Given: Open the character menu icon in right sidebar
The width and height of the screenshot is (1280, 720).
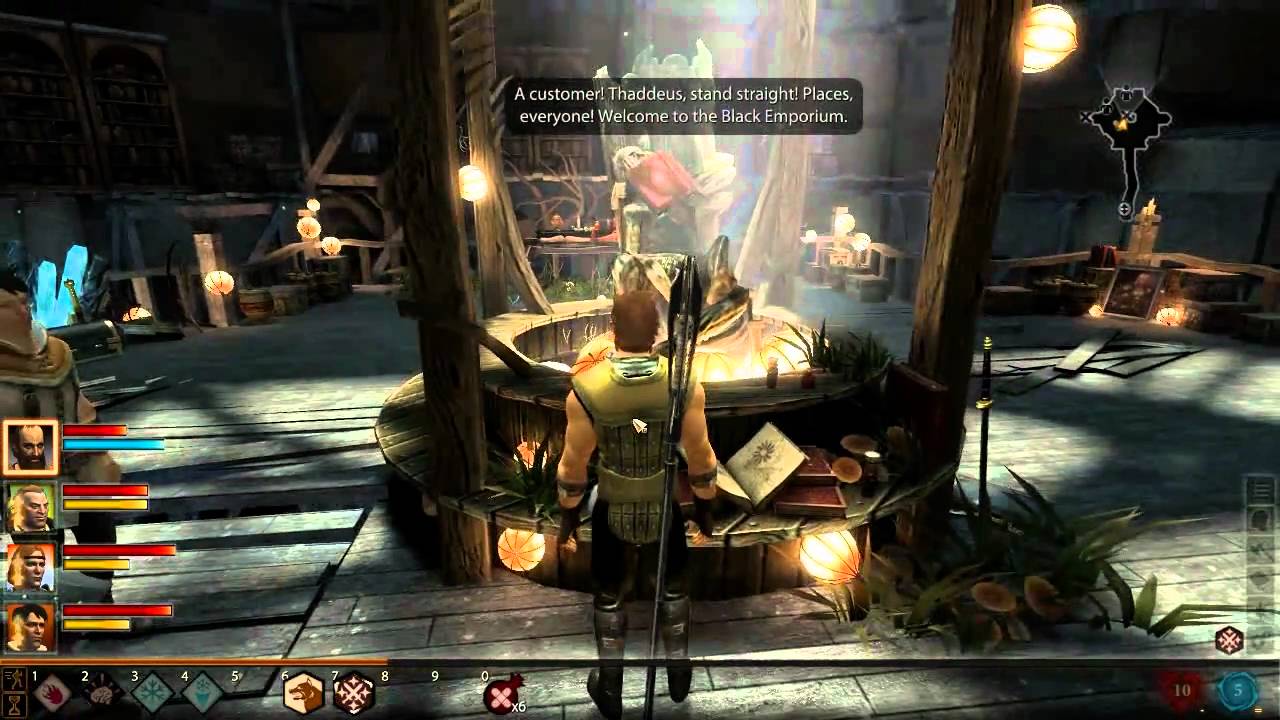Looking at the screenshot, I should (x=1260, y=518).
